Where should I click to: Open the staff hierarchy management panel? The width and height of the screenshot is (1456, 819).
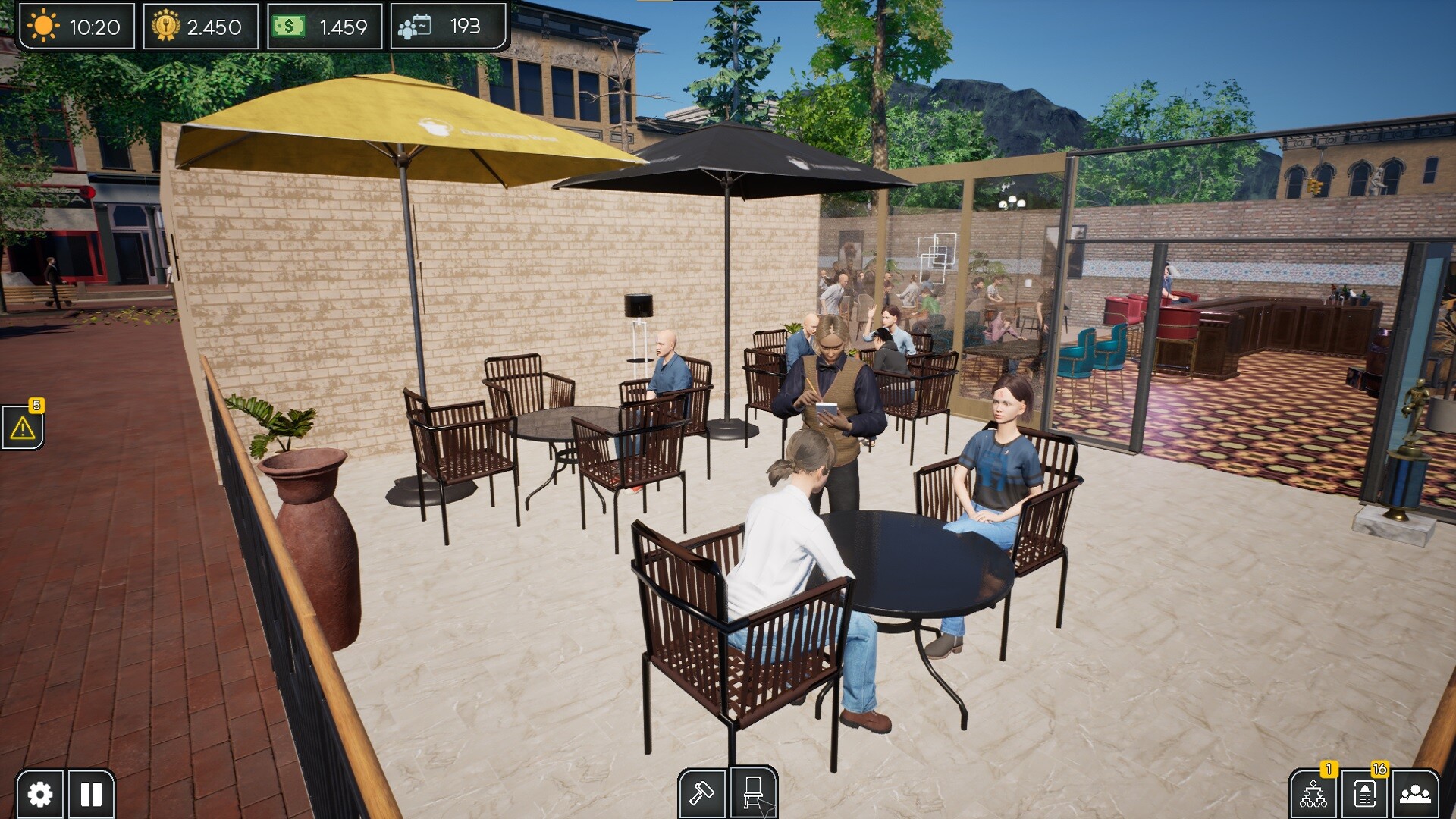pyautogui.click(x=1314, y=795)
